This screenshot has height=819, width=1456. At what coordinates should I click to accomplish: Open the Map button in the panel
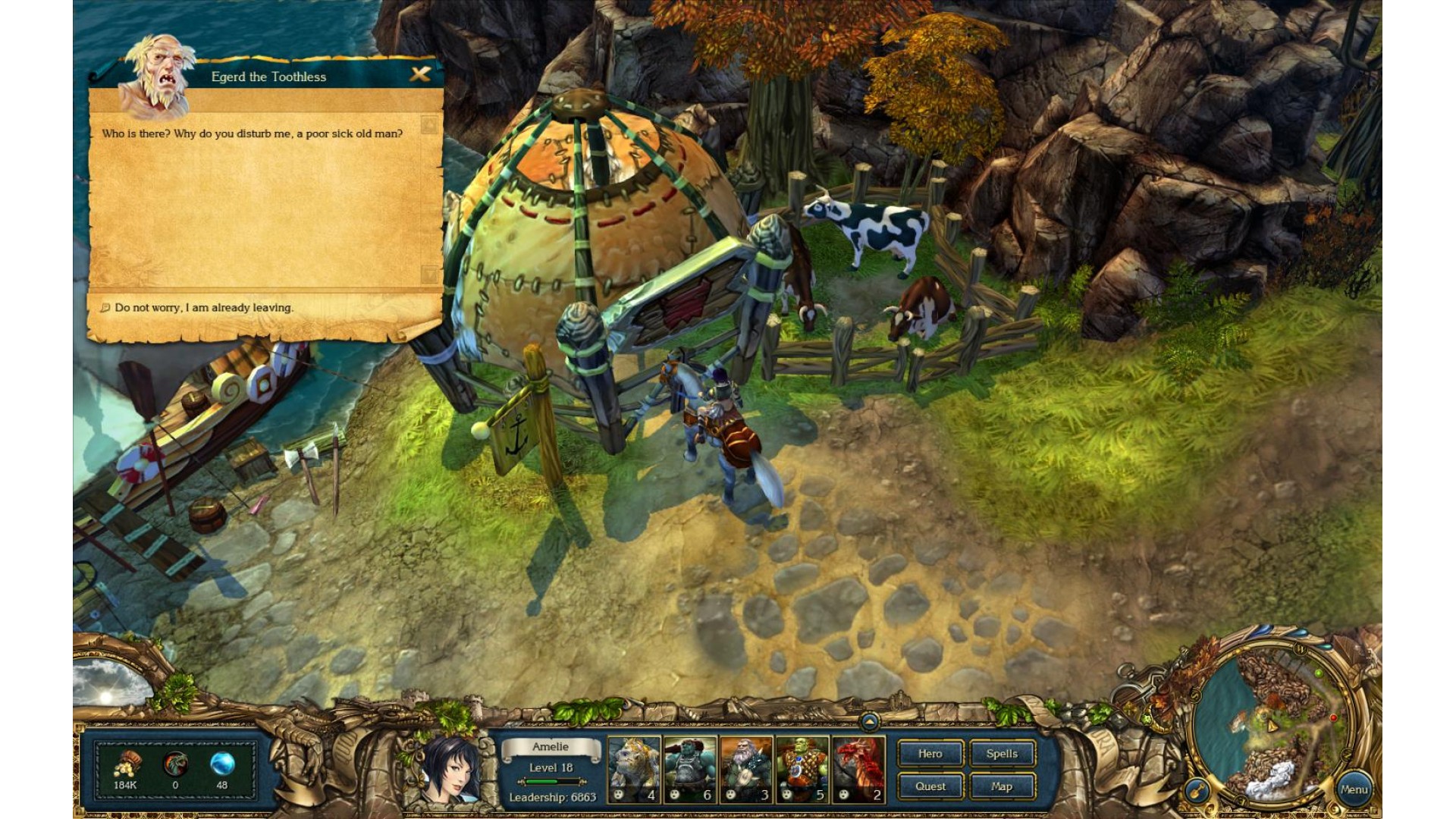[1002, 786]
